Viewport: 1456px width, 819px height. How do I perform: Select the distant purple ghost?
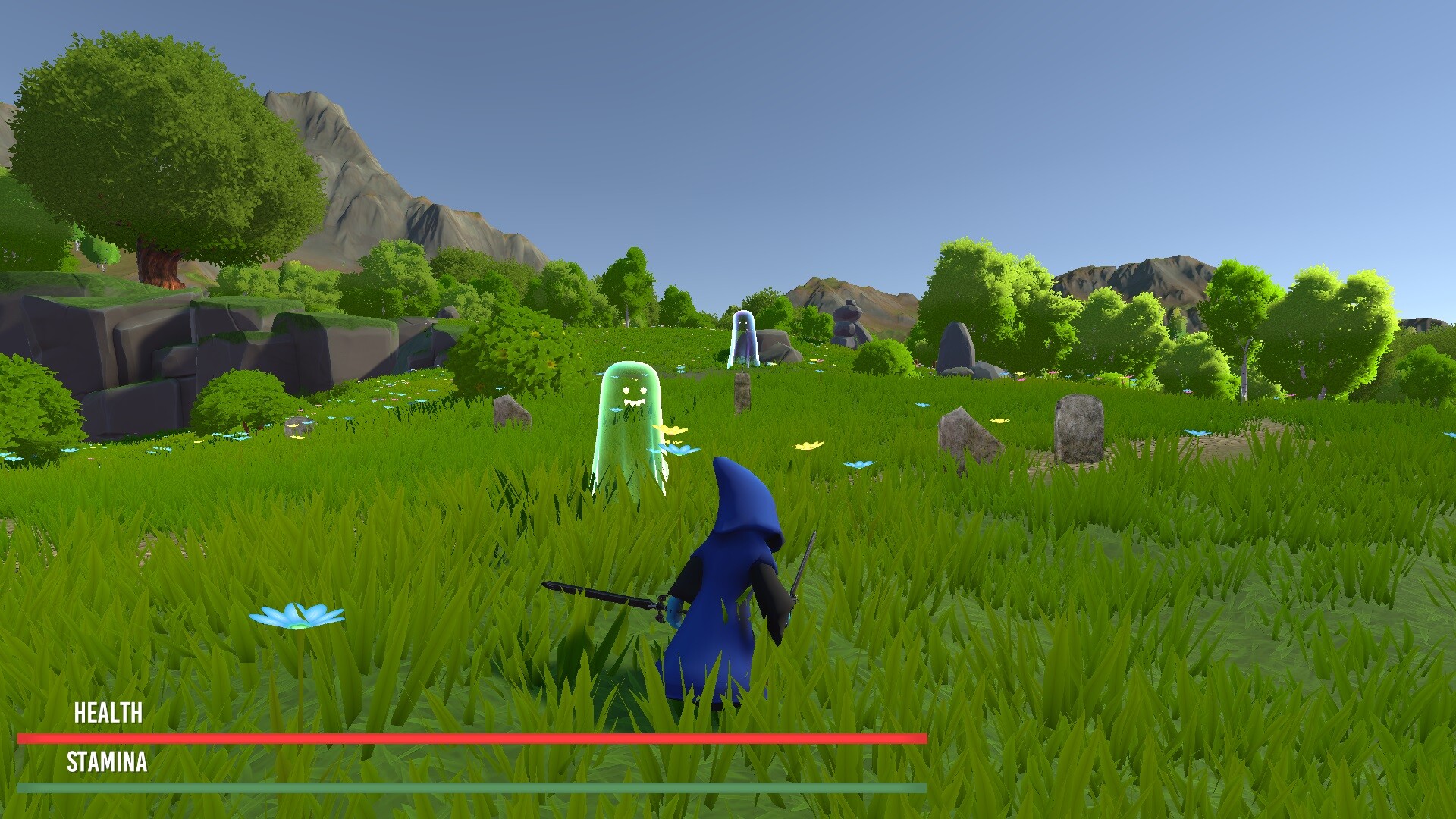[745, 337]
